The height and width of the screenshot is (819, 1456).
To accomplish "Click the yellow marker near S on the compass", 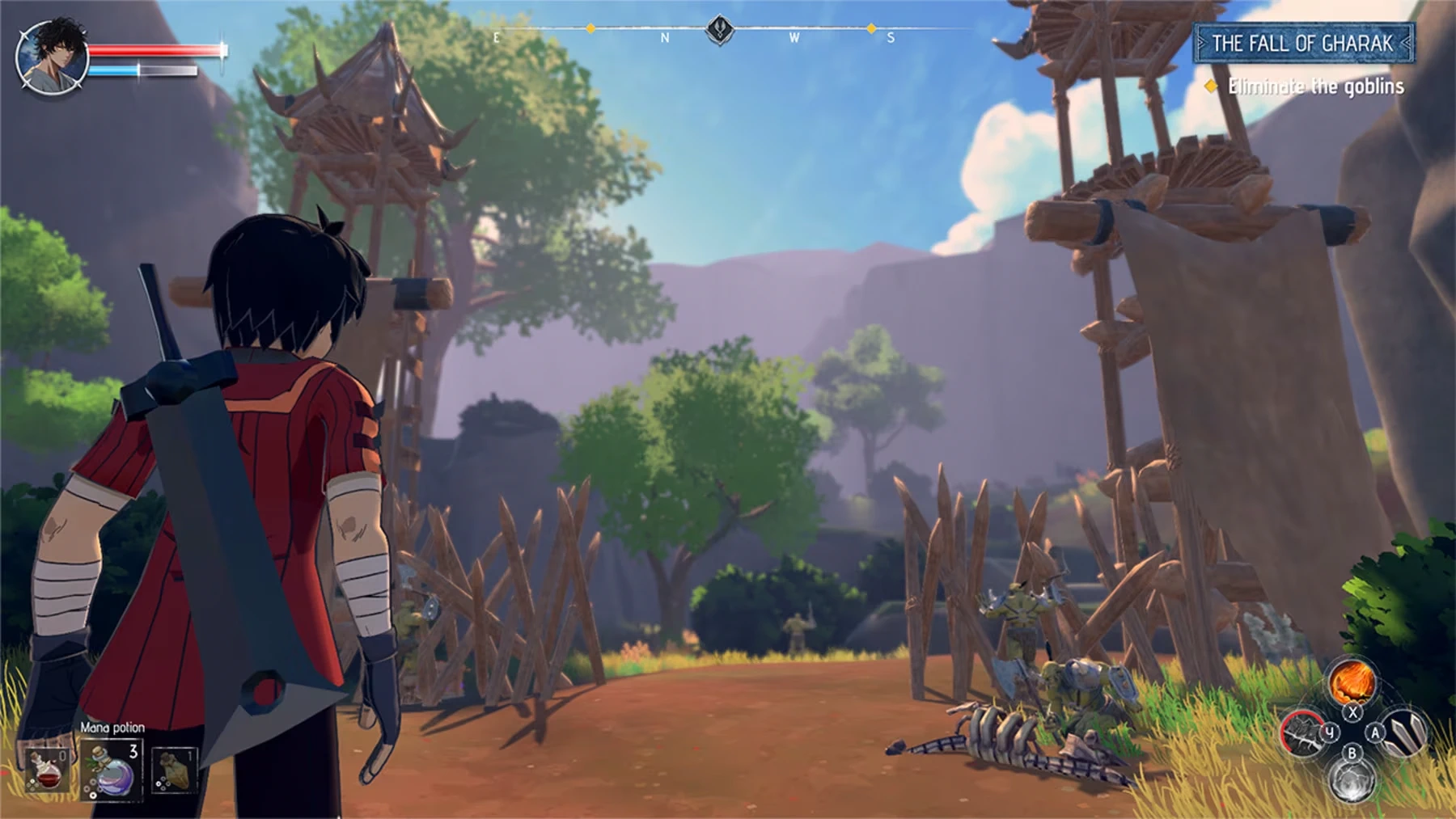I will click(x=870, y=28).
